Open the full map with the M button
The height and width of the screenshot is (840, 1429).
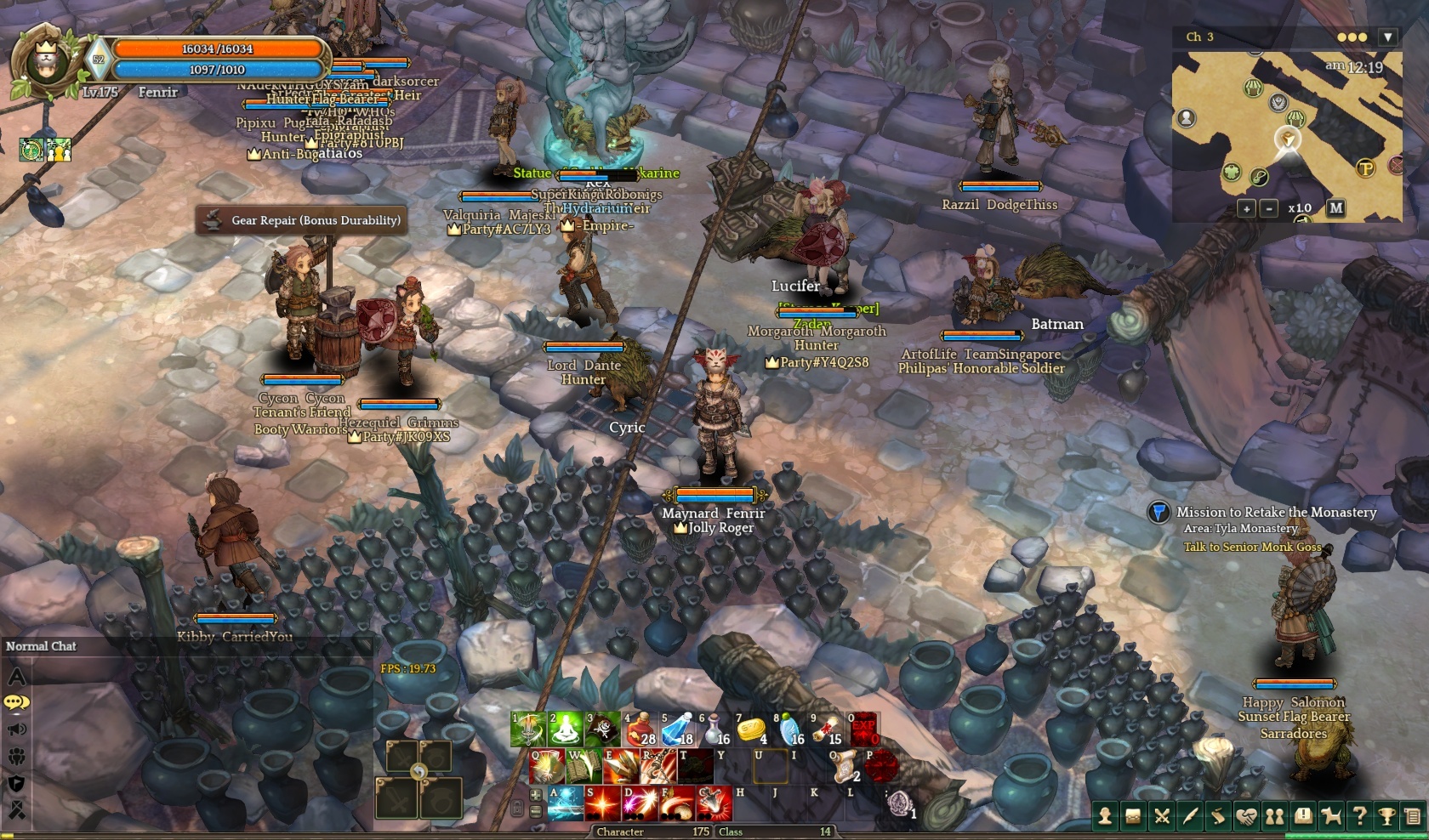click(x=1335, y=207)
